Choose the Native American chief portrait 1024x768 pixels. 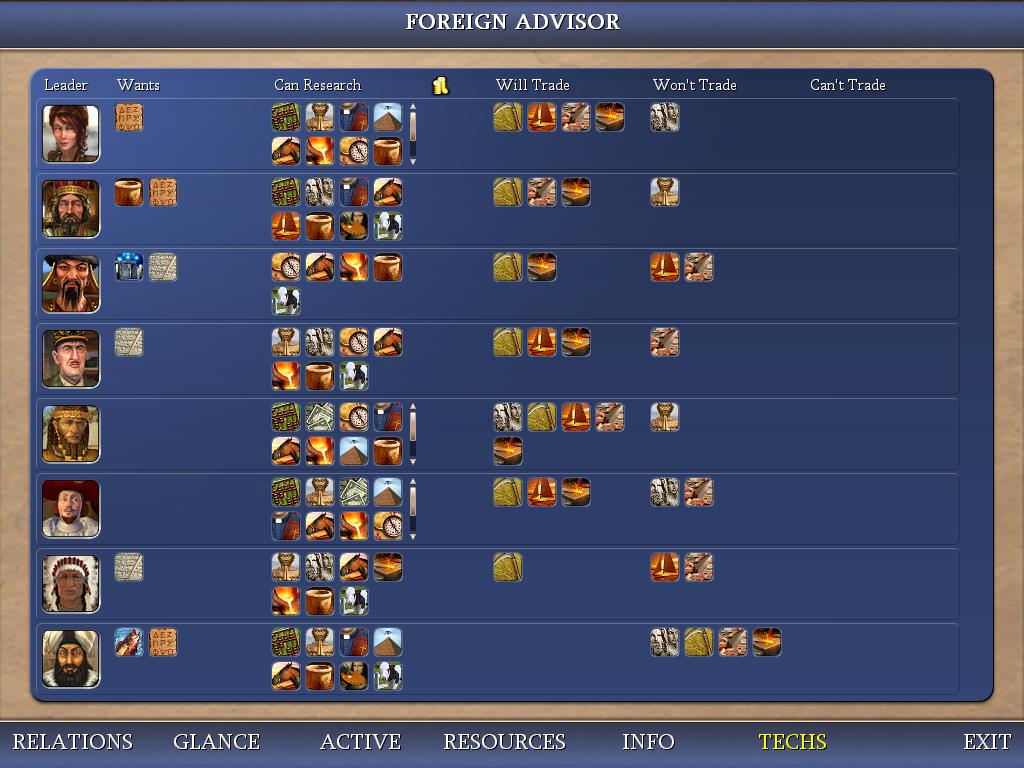tap(71, 584)
